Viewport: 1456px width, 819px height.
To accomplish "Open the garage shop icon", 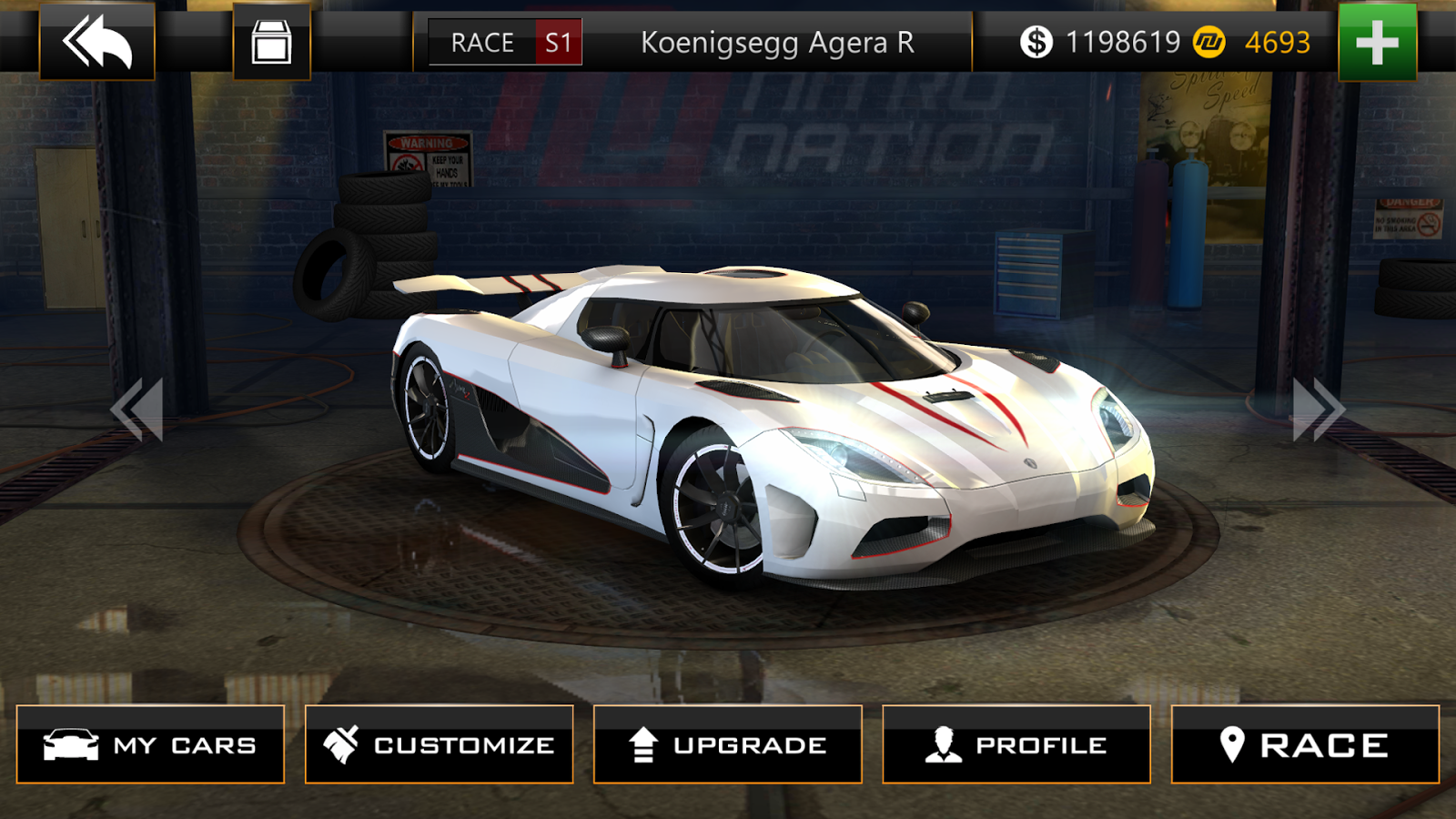I will coord(271,42).
